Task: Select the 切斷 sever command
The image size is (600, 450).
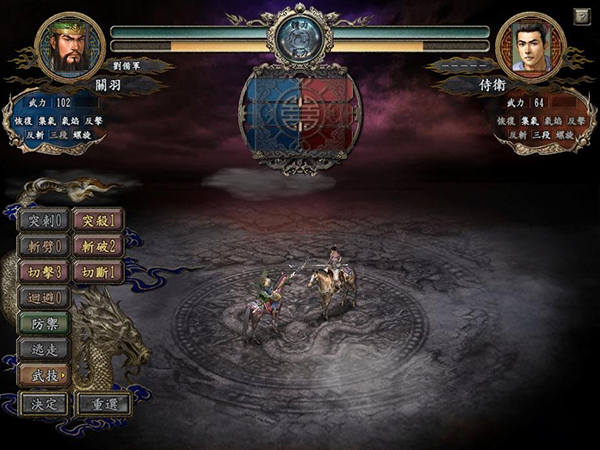Action: [x=99, y=272]
